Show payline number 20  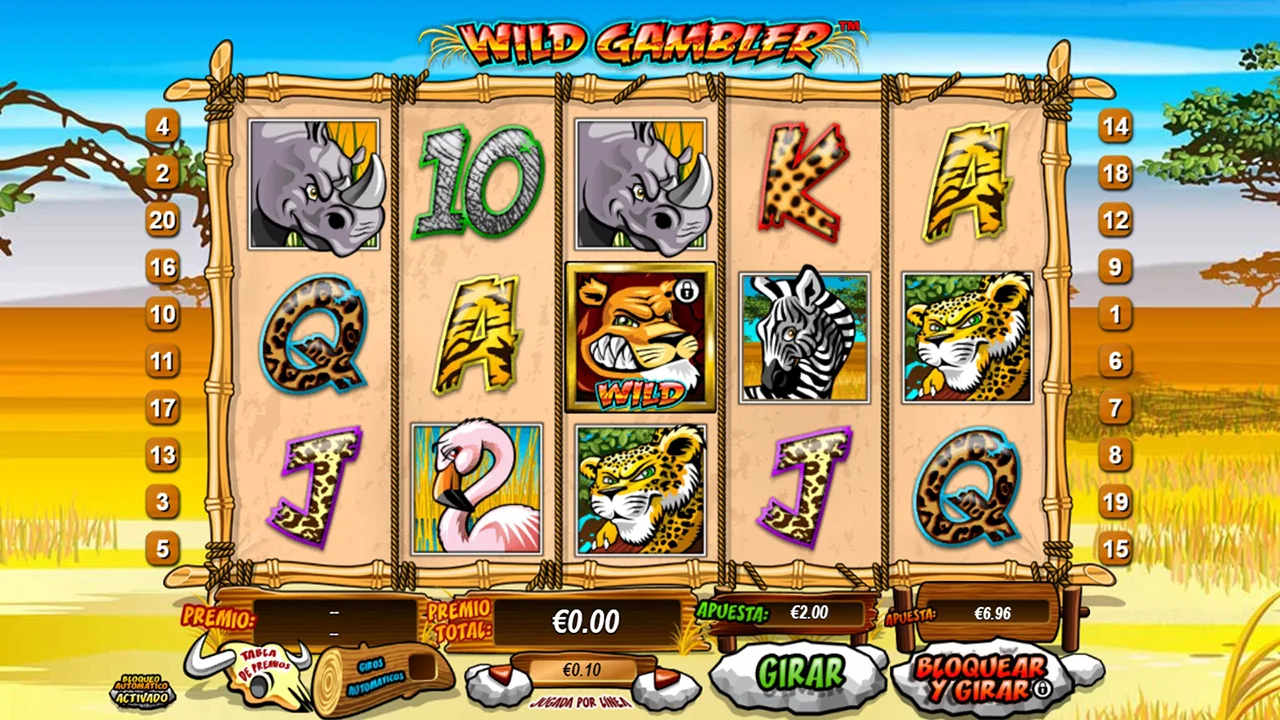point(163,220)
